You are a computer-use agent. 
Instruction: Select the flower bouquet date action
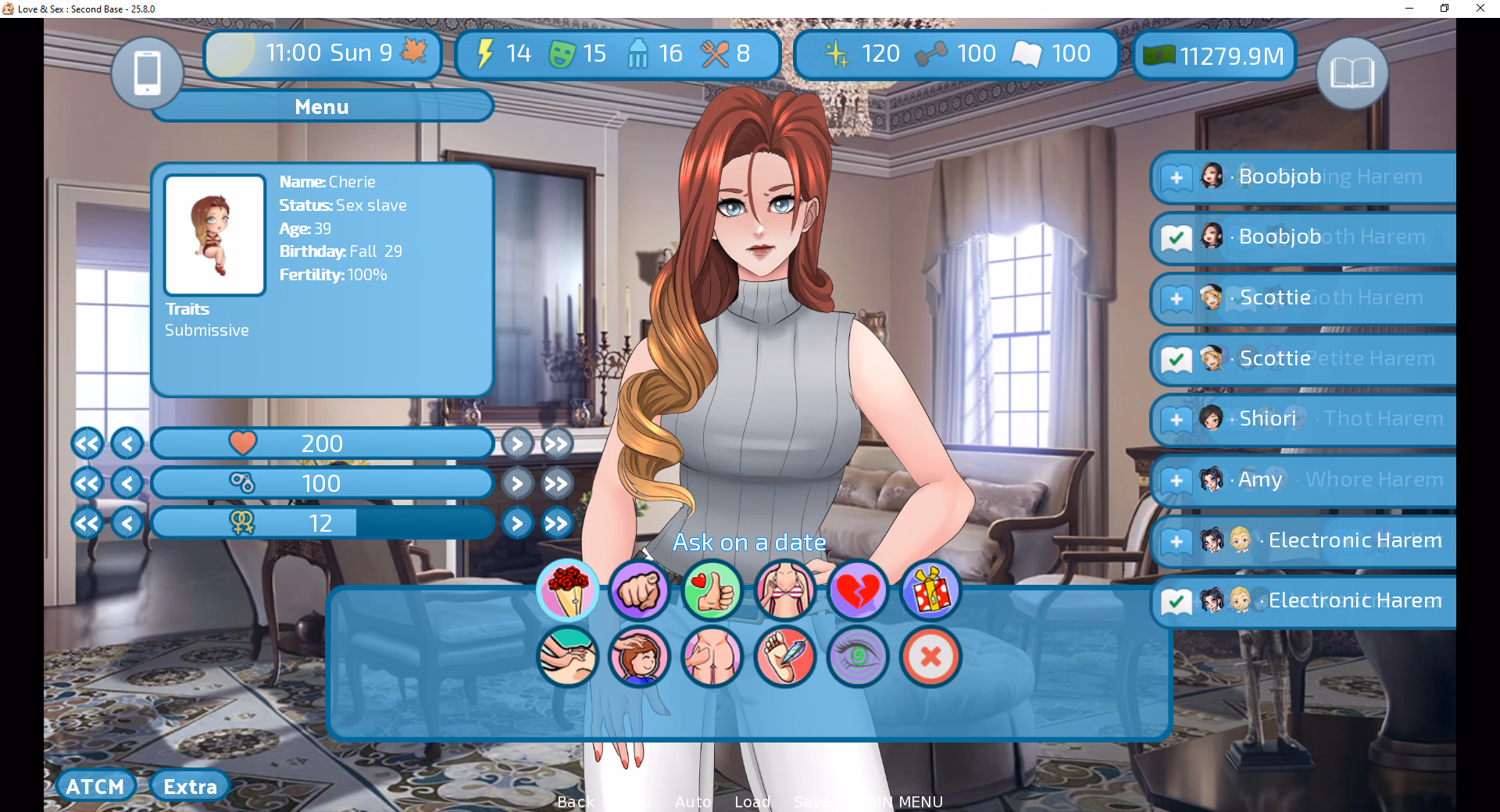click(568, 591)
